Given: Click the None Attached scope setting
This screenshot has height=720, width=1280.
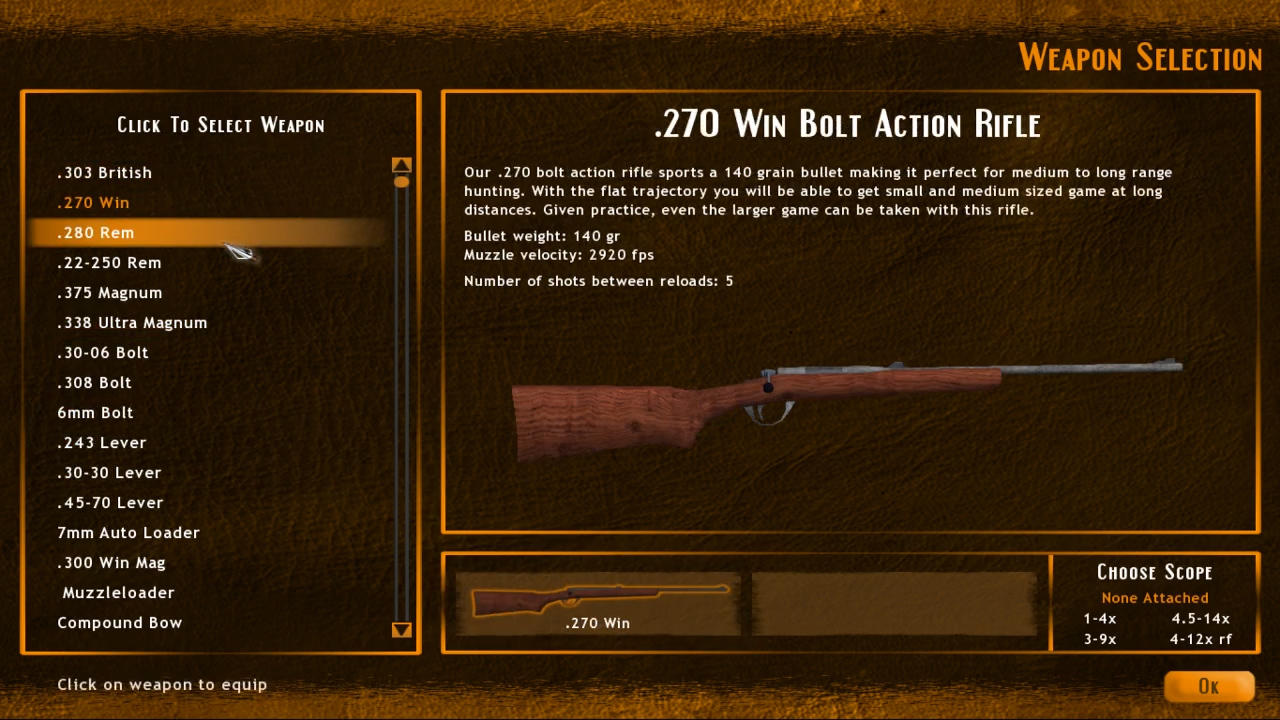Looking at the screenshot, I should (x=1154, y=597).
